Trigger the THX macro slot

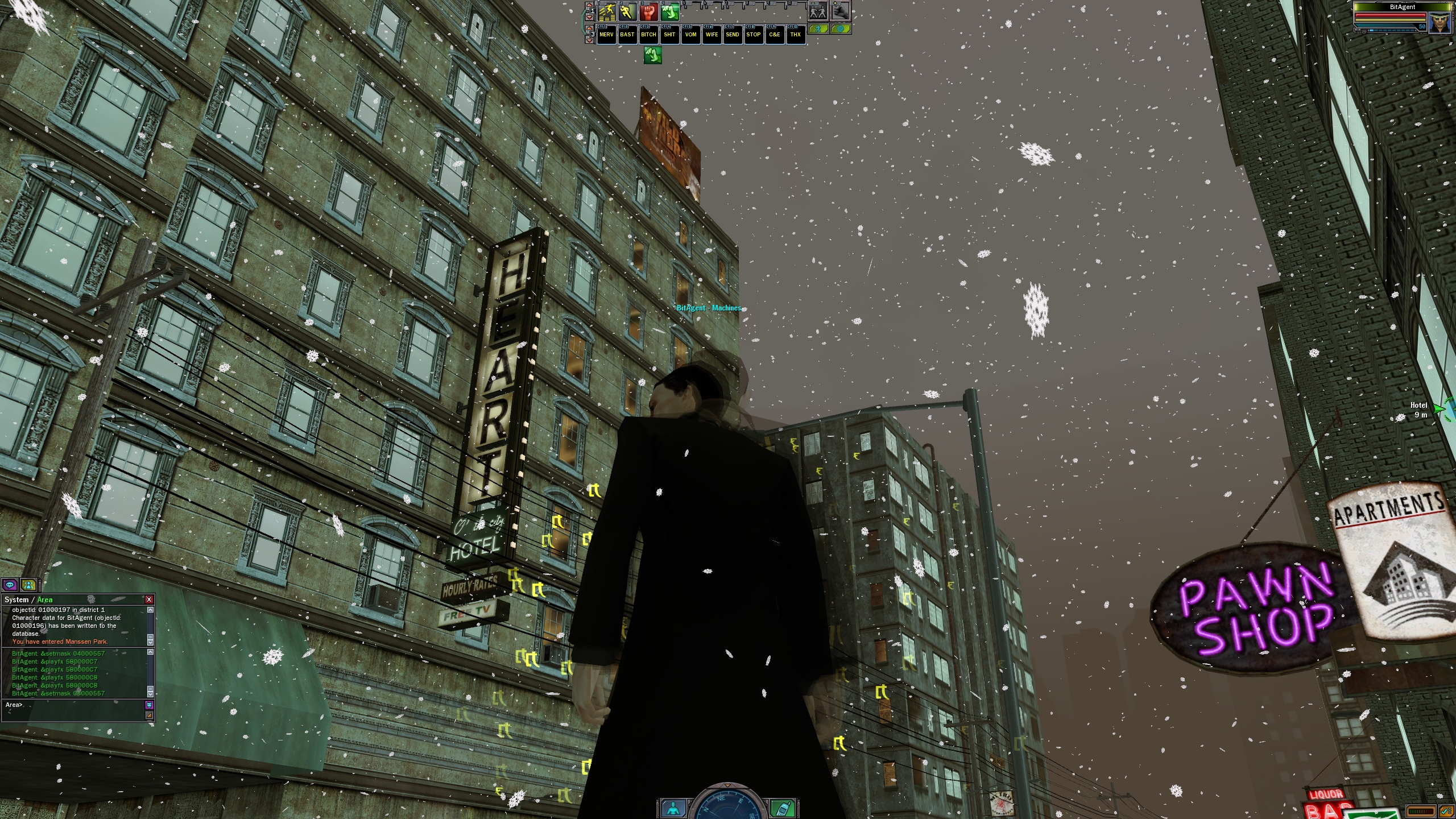click(796, 35)
